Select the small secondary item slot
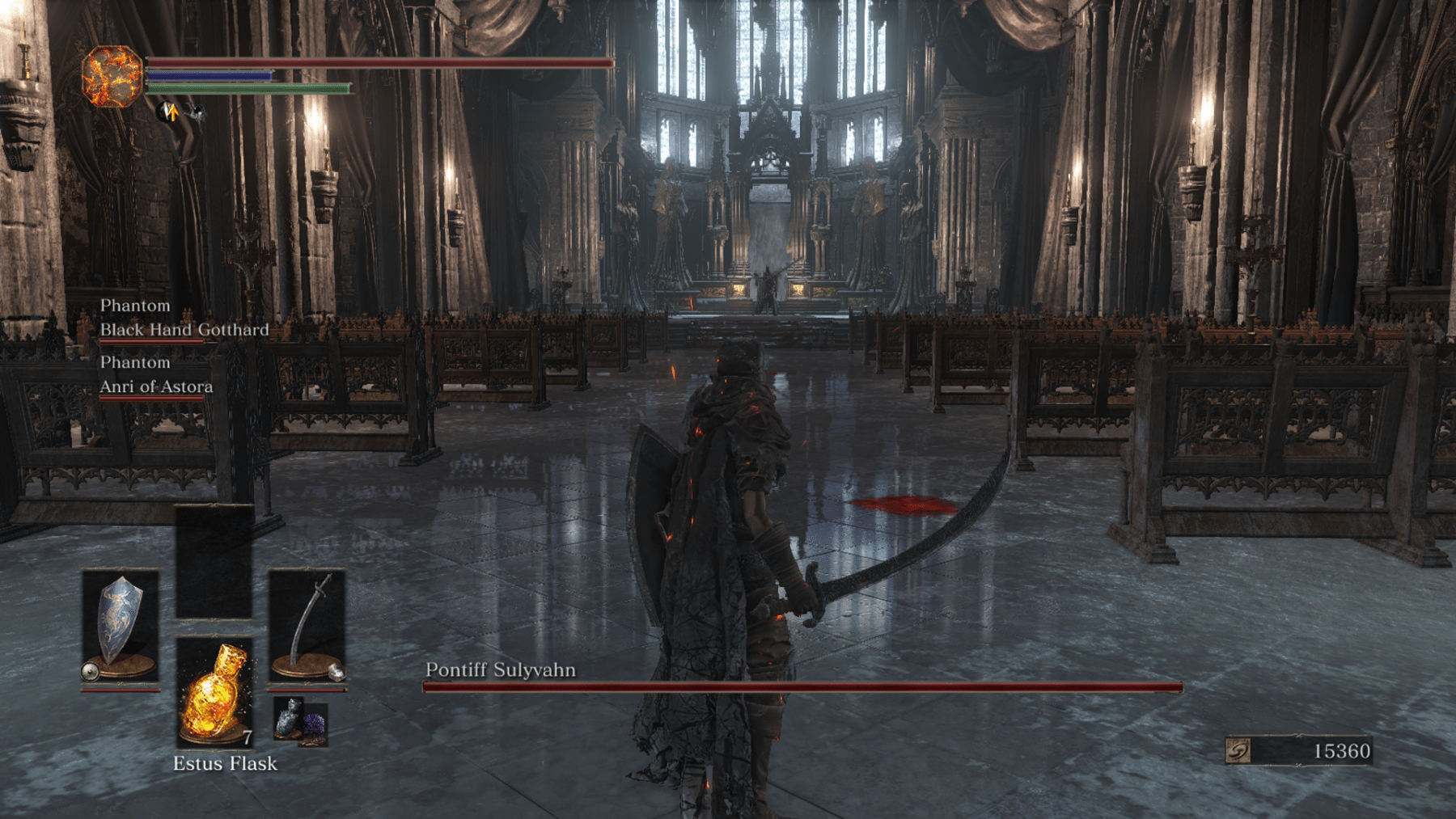 click(x=300, y=721)
